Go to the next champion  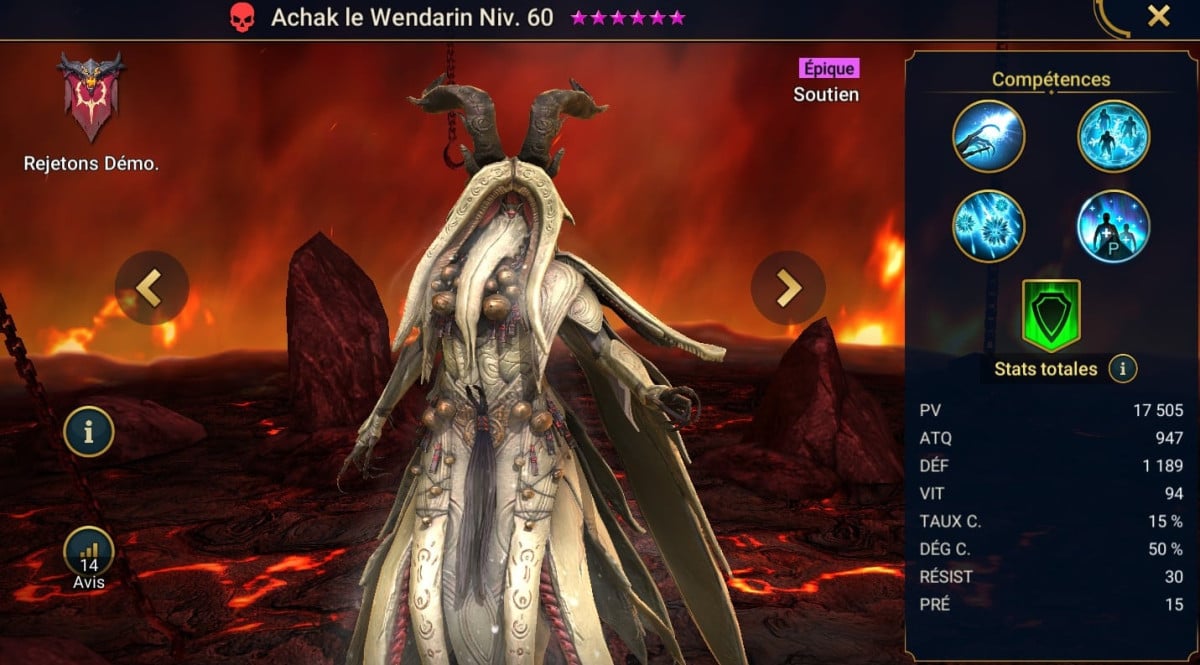coord(788,288)
